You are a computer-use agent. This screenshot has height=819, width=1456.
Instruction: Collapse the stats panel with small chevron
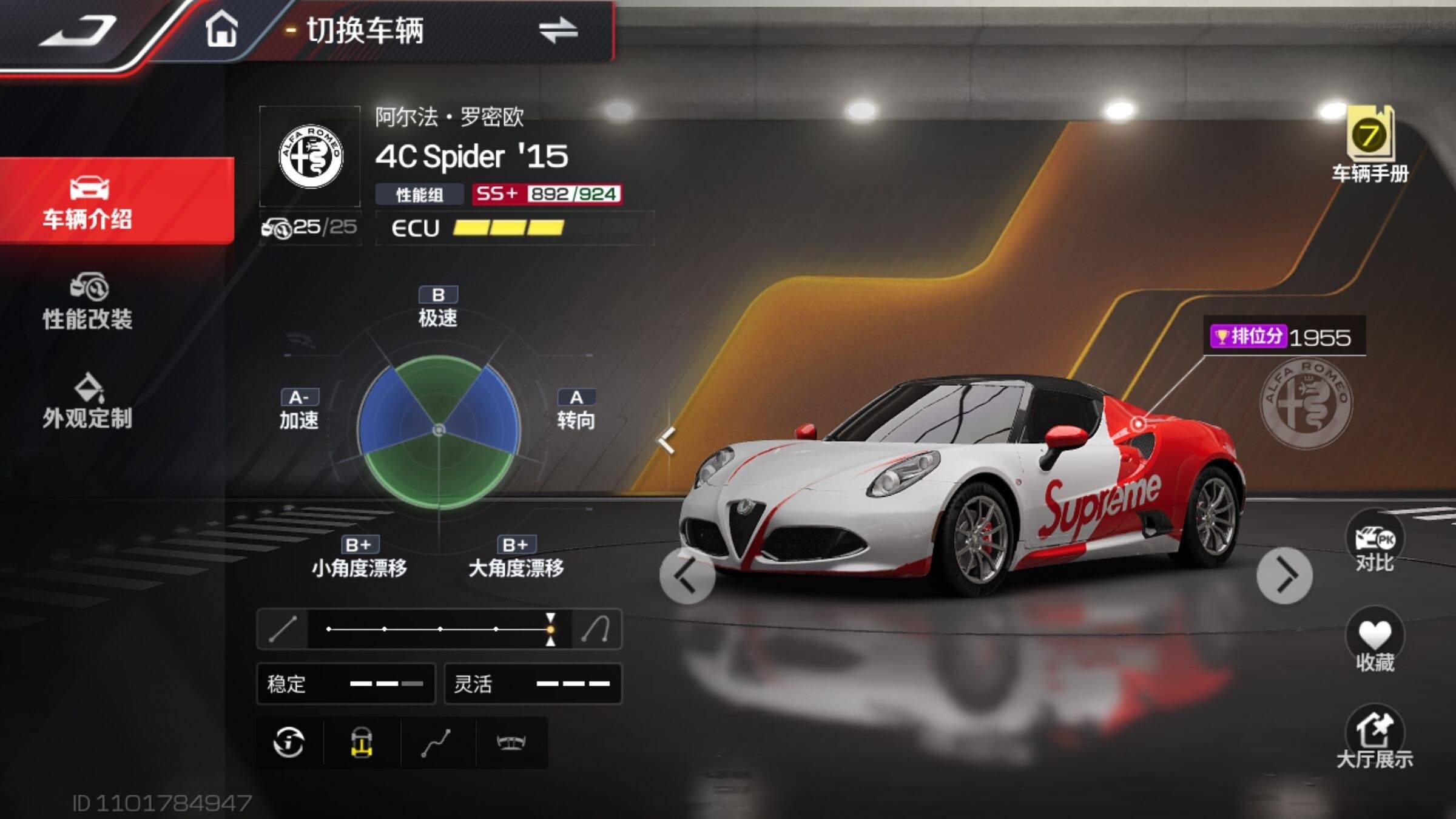pos(667,440)
